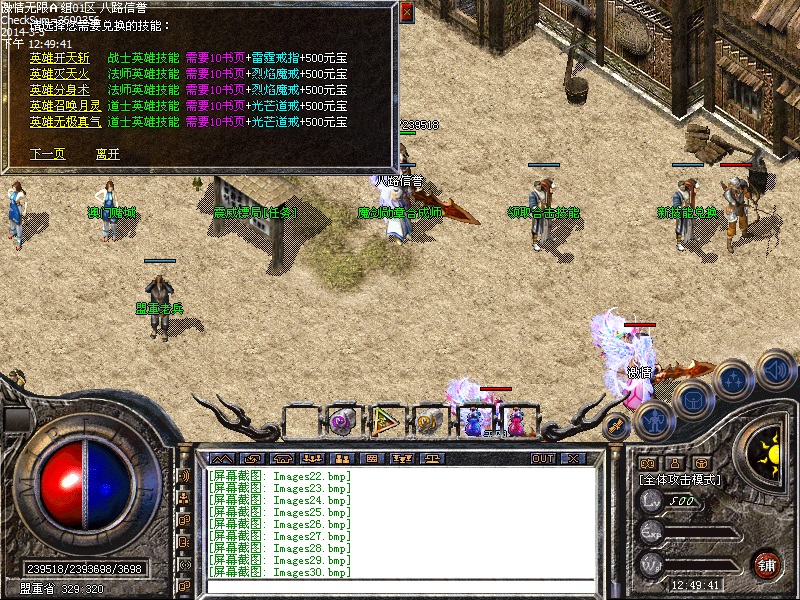800x600 pixels.
Task: Select the 英雄灭天火 skill option
Action: pos(59,74)
